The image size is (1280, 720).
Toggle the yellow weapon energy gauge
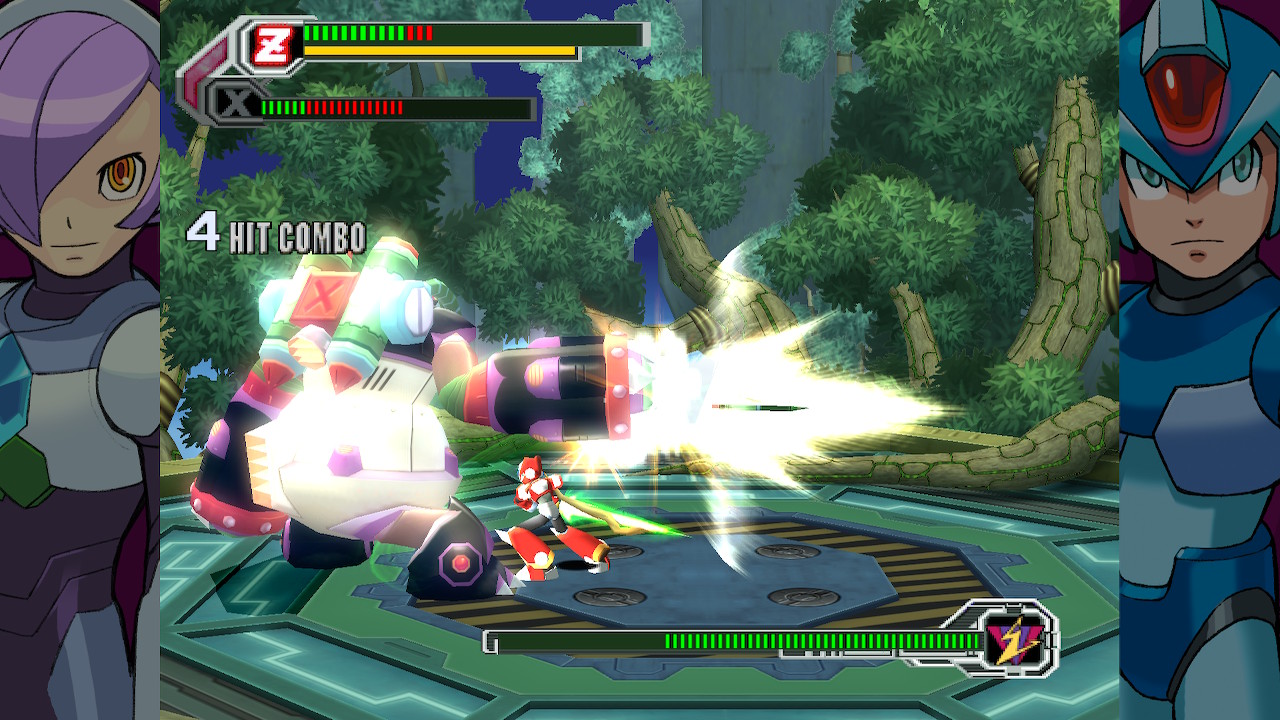point(440,49)
